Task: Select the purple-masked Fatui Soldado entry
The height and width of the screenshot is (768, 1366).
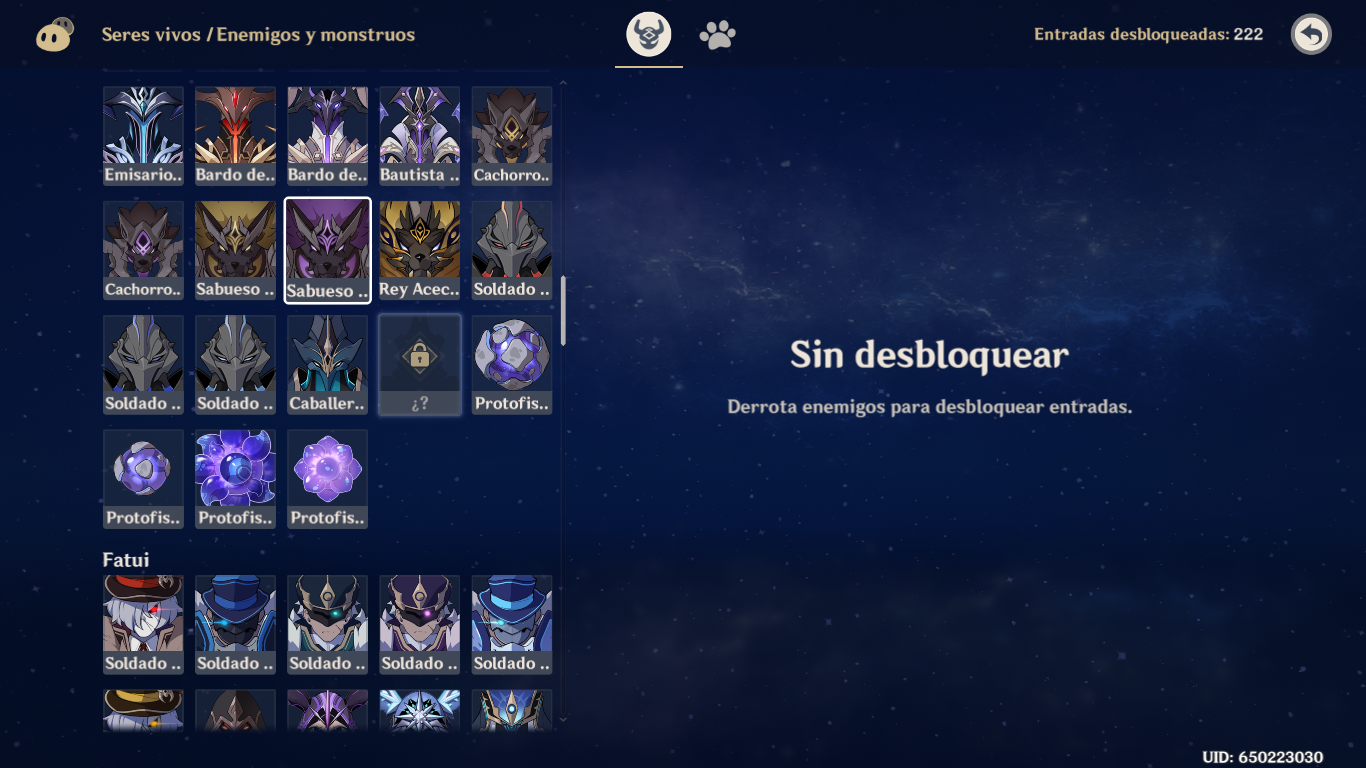Action: click(x=419, y=623)
